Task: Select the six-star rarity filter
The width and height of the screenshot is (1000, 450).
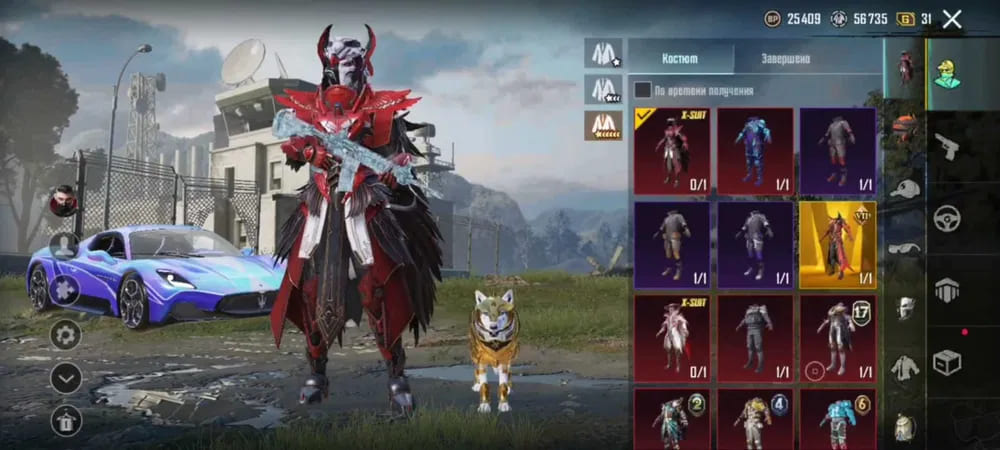Action: 603,125
